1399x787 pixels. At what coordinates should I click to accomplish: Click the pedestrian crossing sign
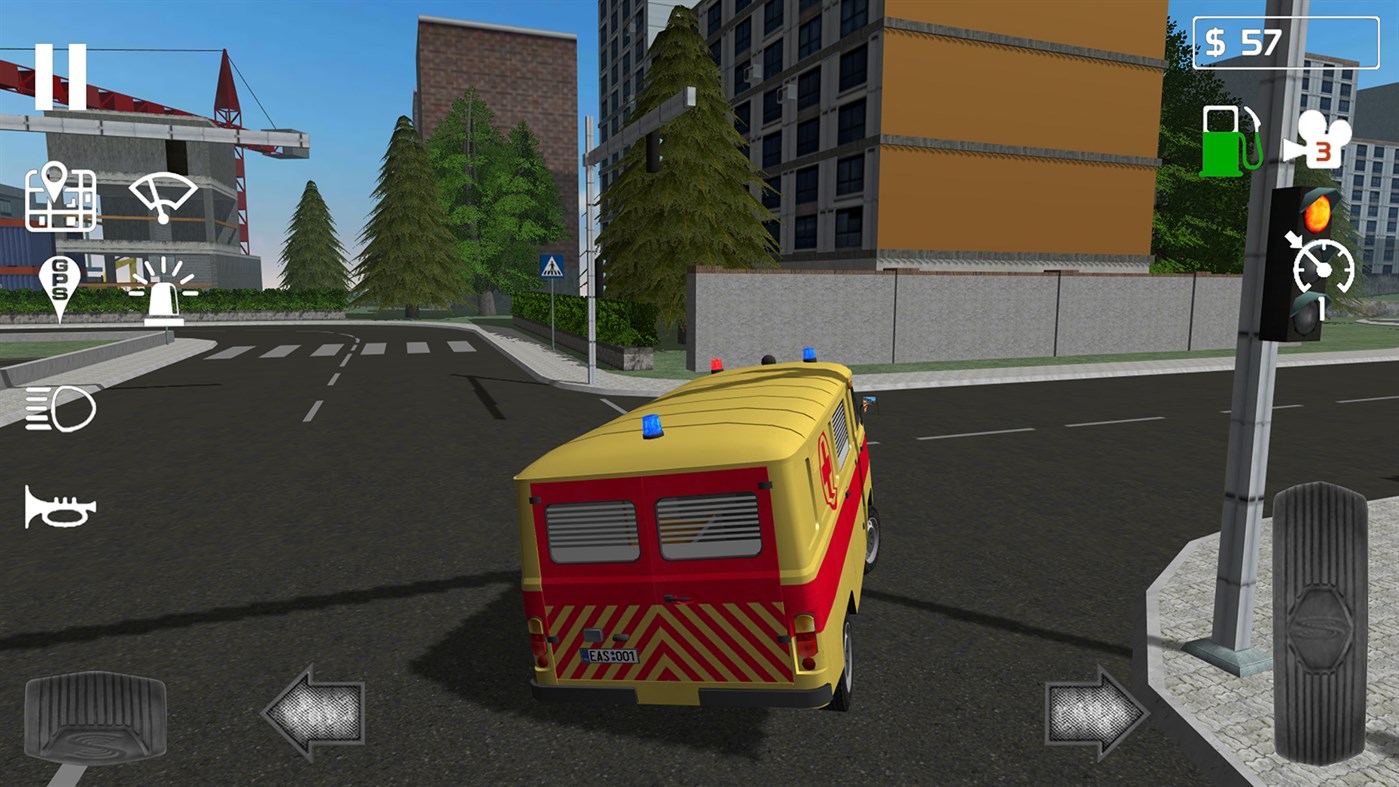click(551, 265)
